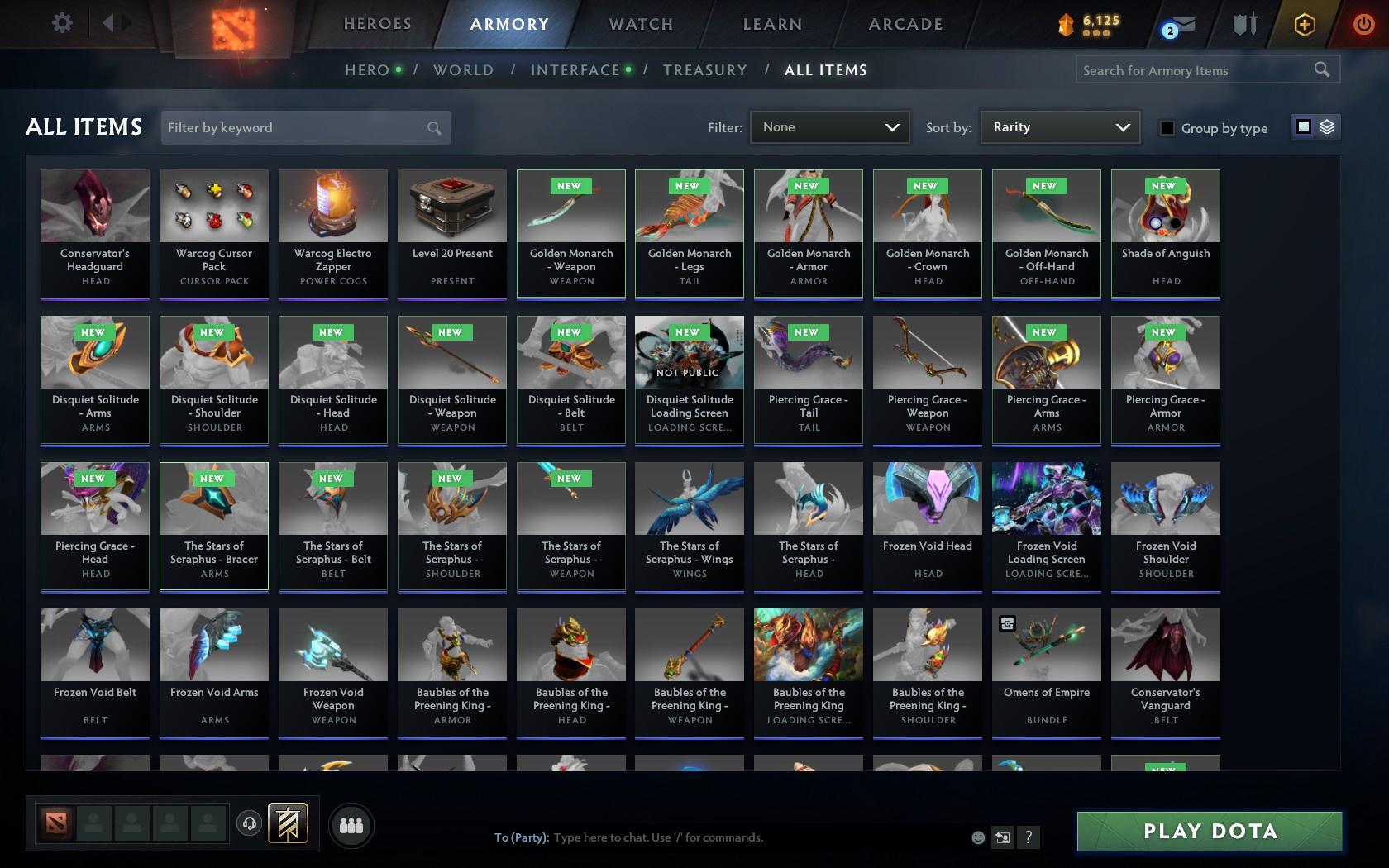Open the friends list icon
The width and height of the screenshot is (1389, 868).
(351, 824)
